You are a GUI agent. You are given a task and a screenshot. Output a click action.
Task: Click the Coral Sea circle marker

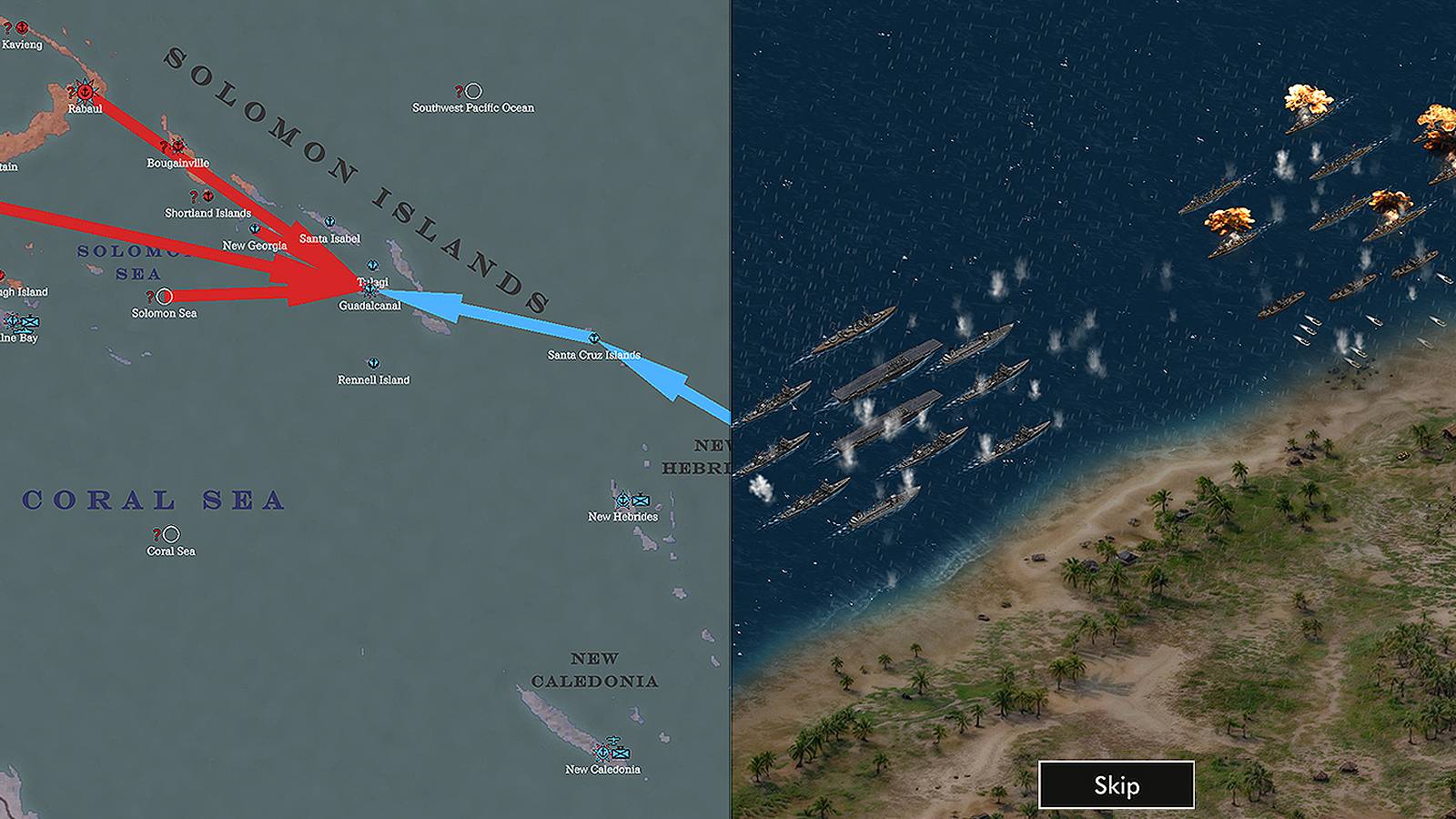pos(171,532)
